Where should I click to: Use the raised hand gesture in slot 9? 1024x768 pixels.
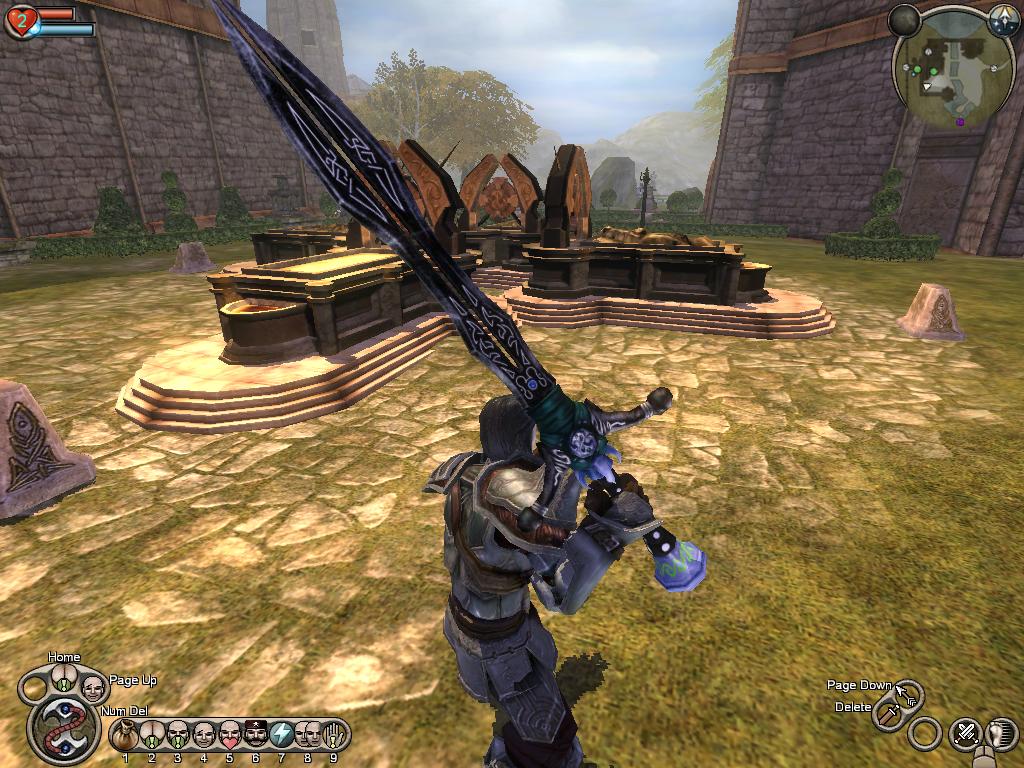[x=334, y=735]
